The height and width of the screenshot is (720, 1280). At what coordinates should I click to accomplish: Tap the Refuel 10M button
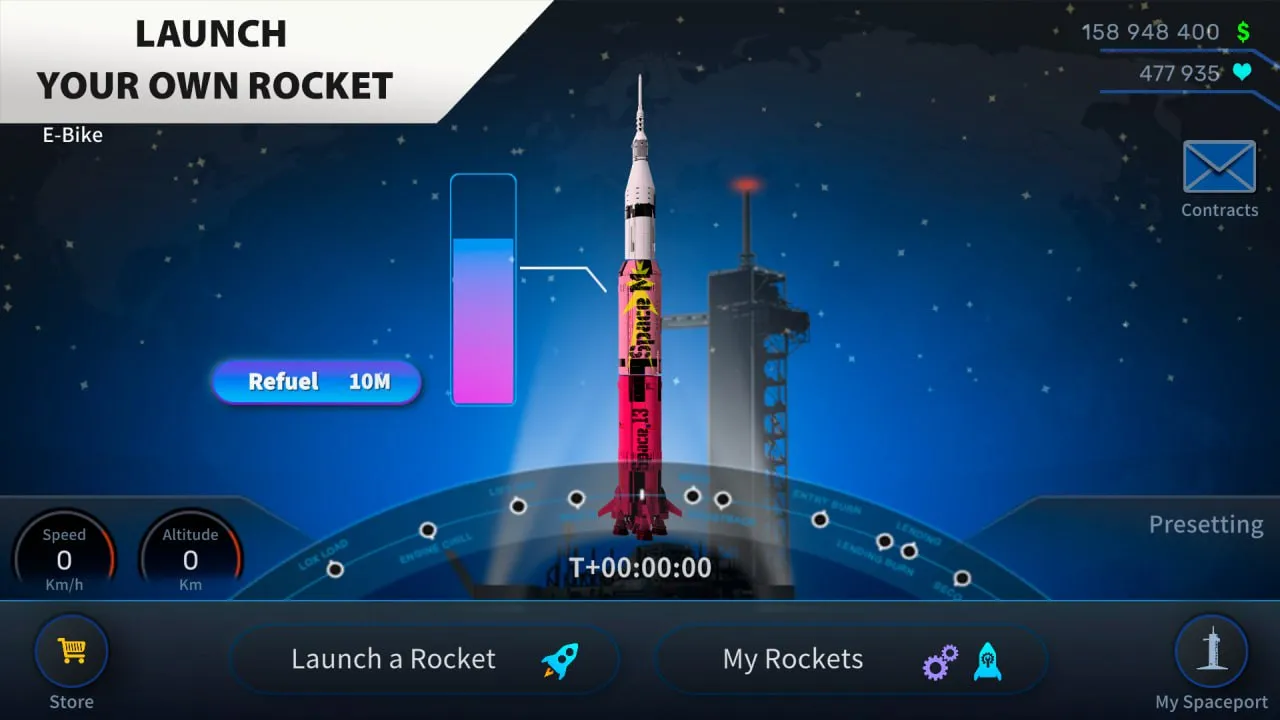pyautogui.click(x=316, y=382)
